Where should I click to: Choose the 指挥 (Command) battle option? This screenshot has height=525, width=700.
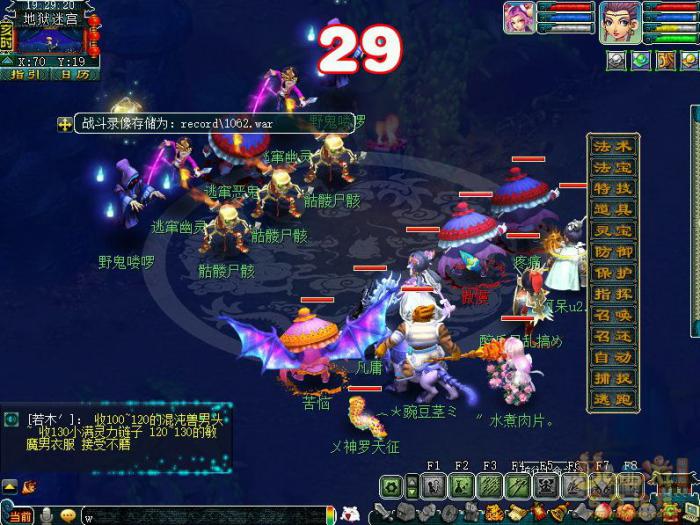pos(613,293)
